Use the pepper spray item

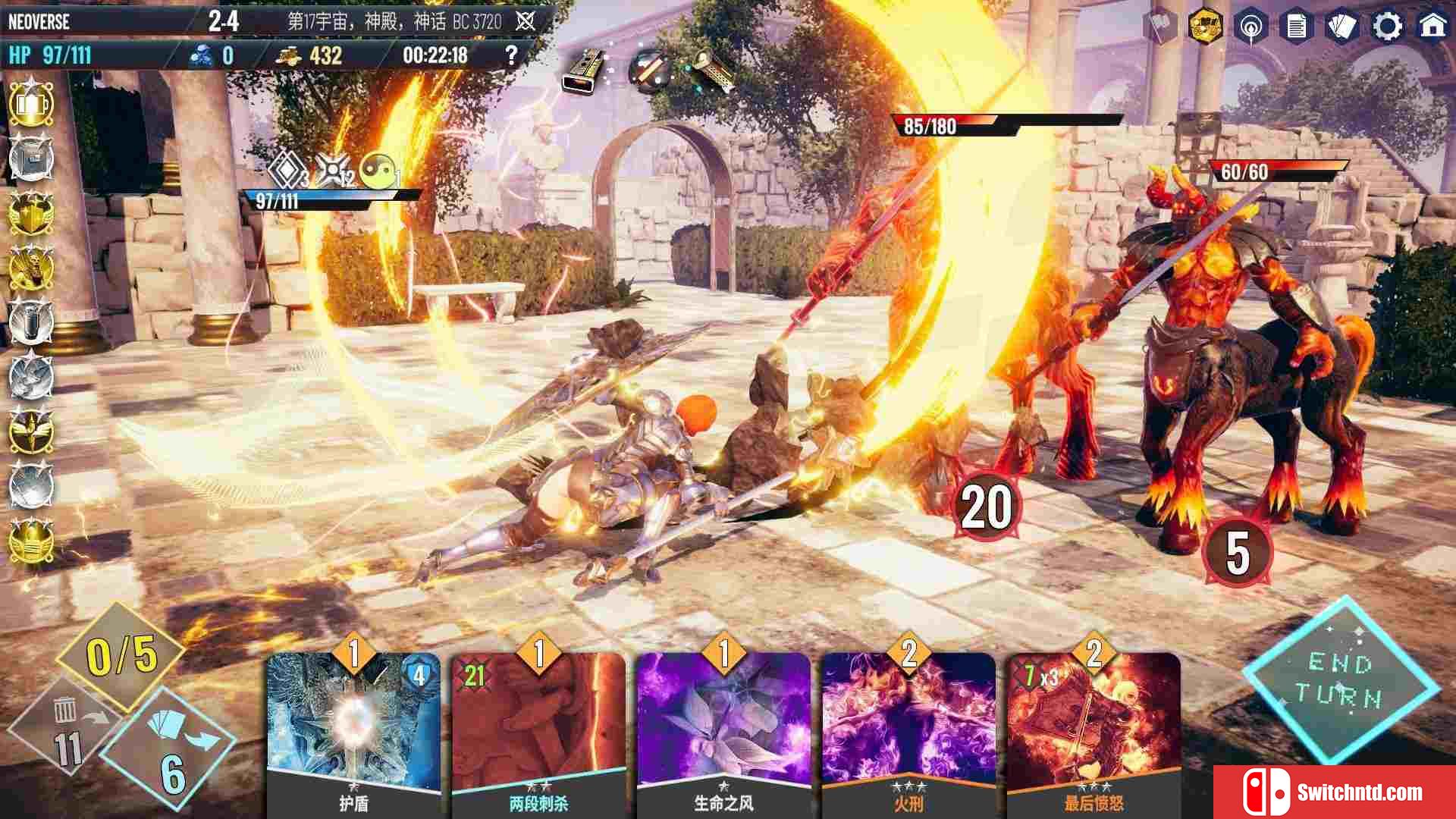click(585, 71)
